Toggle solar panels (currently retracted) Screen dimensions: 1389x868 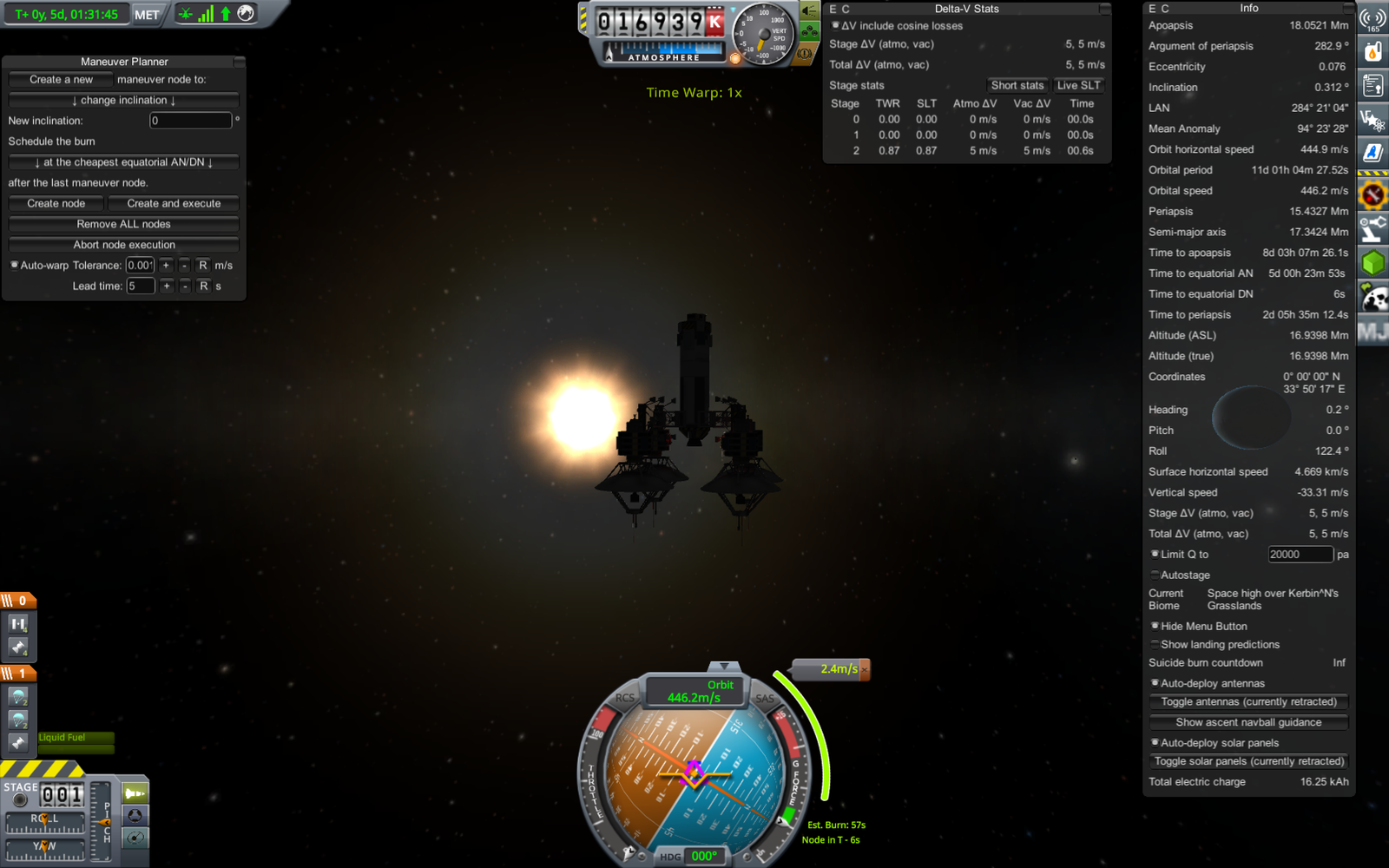click(1248, 761)
